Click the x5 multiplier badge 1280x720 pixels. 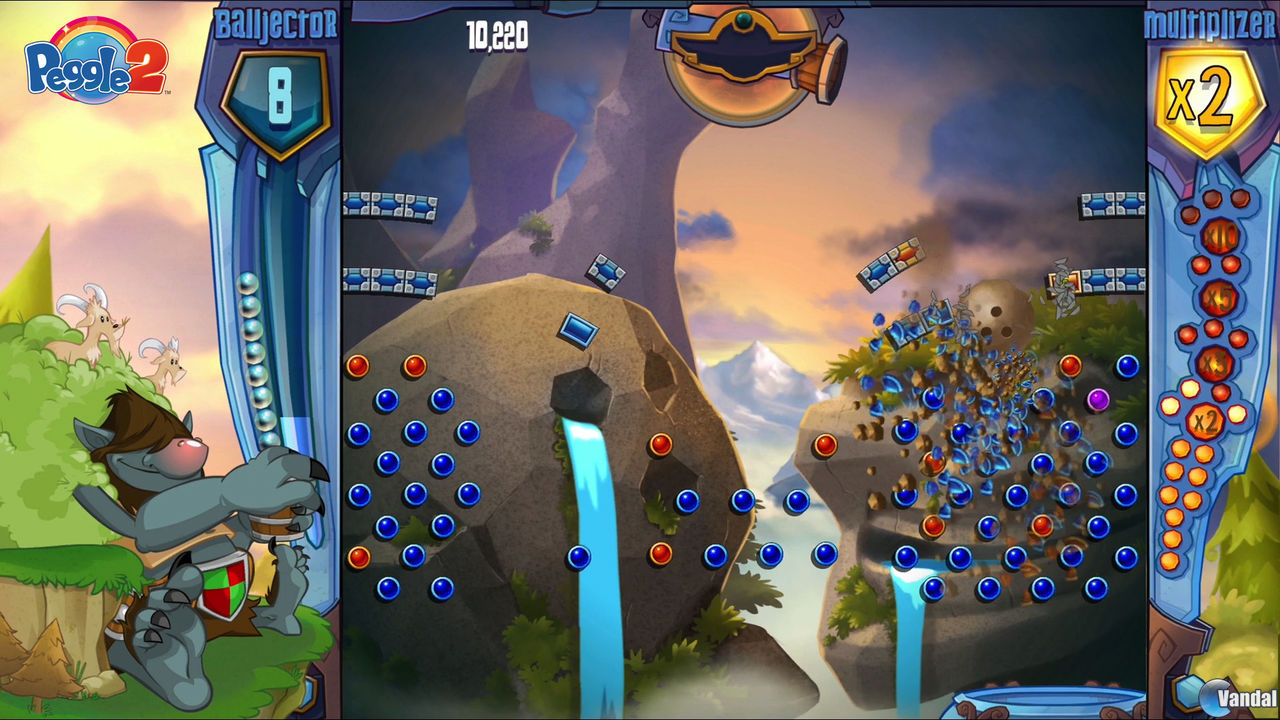1217,297
